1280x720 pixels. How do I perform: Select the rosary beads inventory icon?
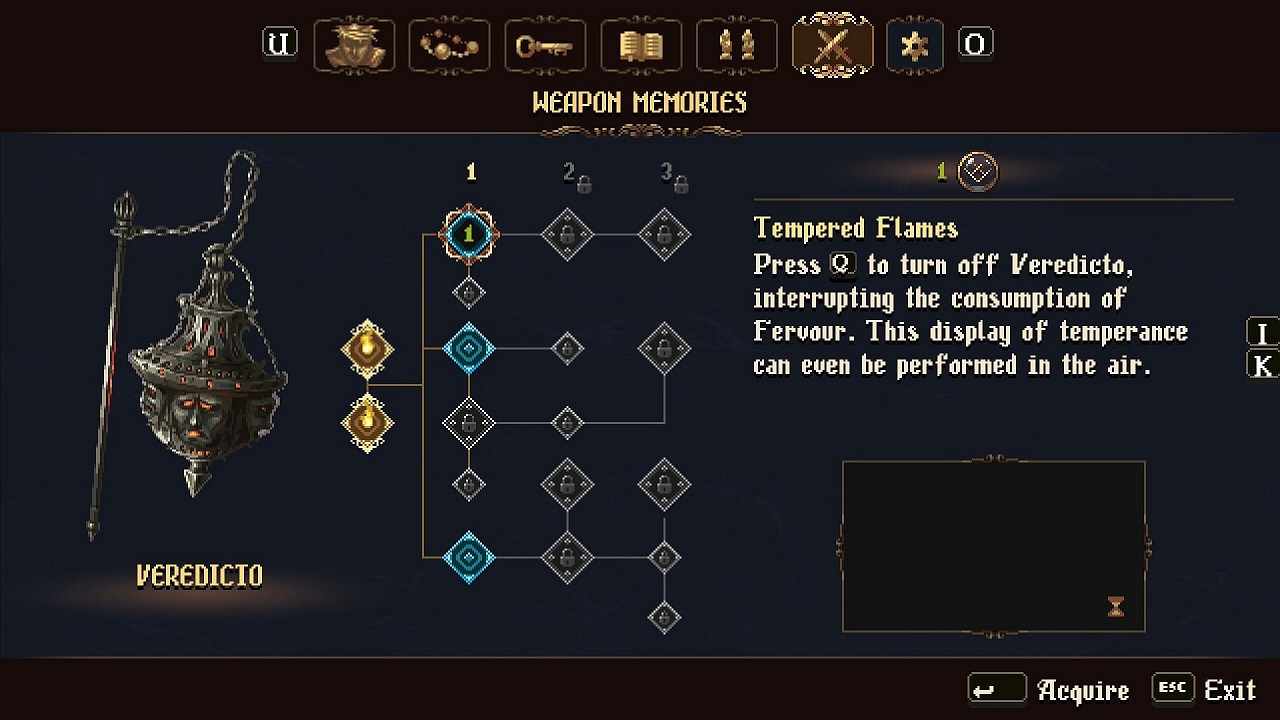pyautogui.click(x=449, y=45)
